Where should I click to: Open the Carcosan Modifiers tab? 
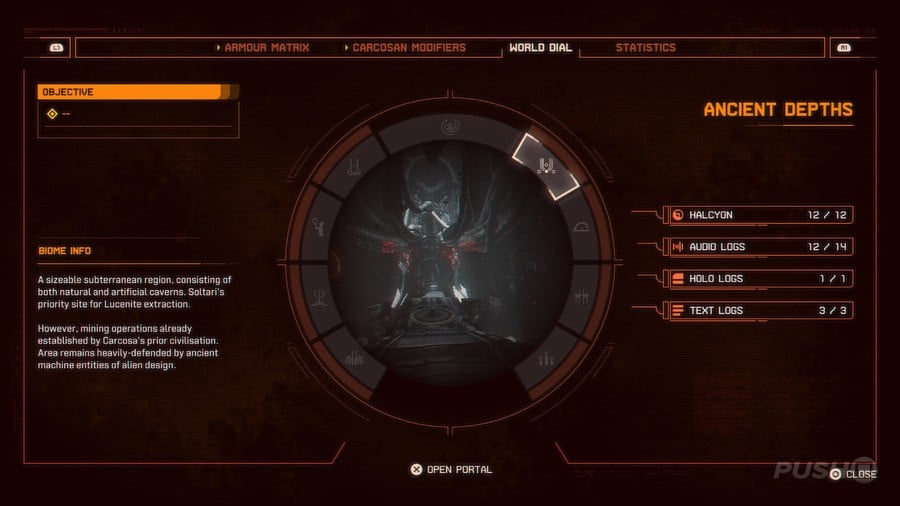click(408, 47)
